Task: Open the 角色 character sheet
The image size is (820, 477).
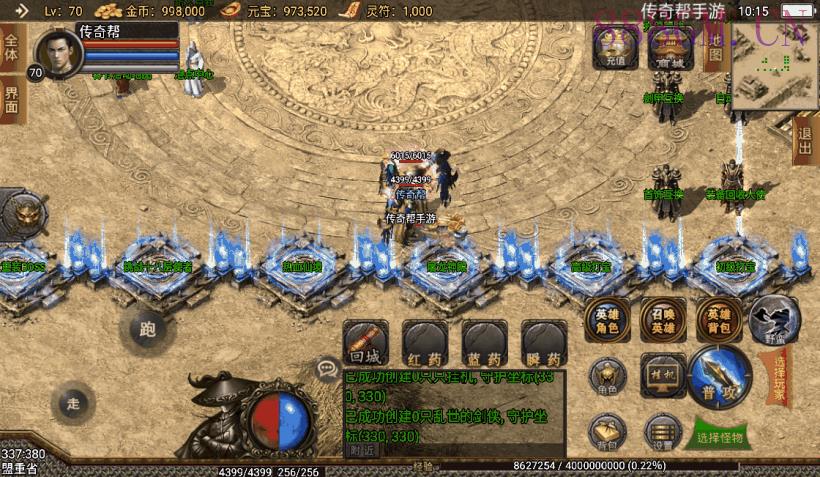Action: pyautogui.click(x=607, y=374)
